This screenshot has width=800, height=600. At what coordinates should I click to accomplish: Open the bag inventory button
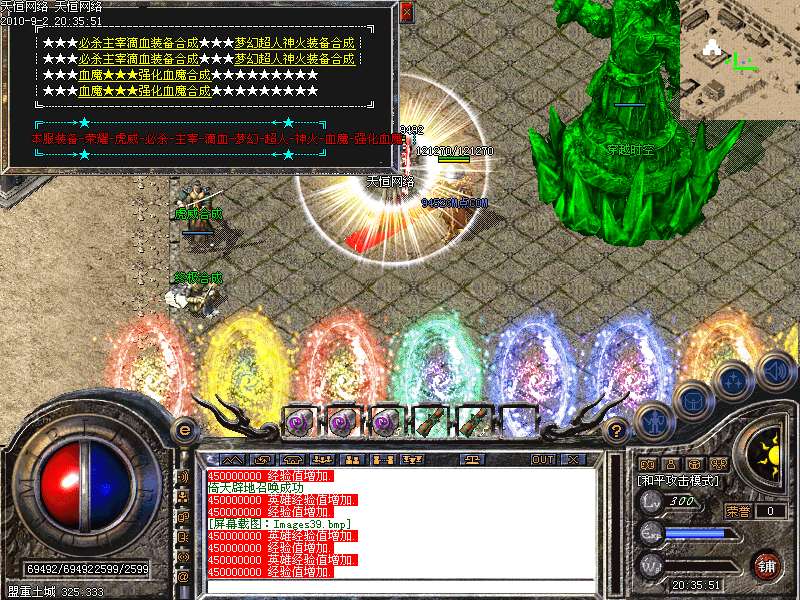click(691, 399)
